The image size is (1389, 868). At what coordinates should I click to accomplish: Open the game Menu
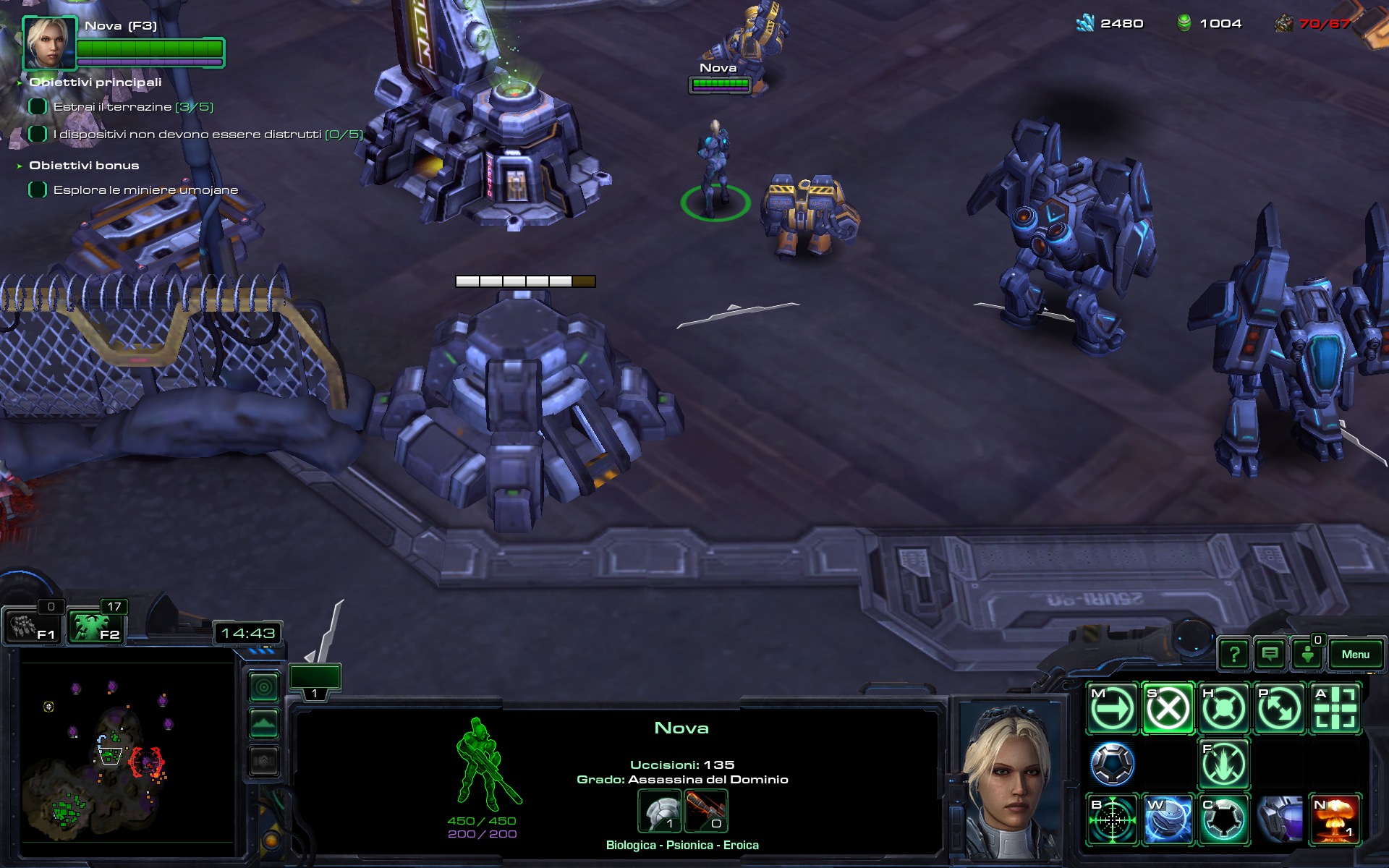click(x=1355, y=655)
